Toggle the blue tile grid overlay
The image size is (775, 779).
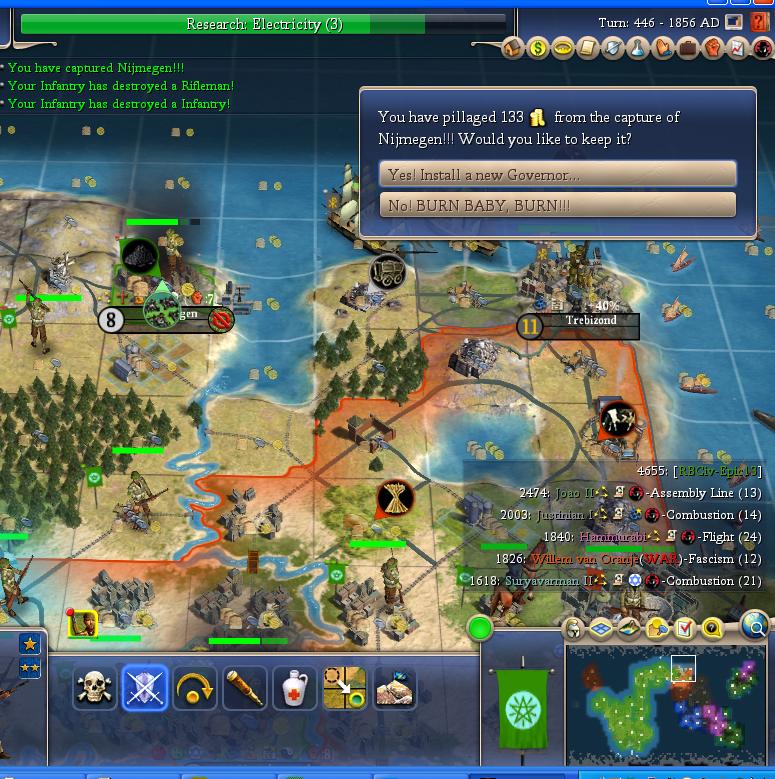point(602,628)
